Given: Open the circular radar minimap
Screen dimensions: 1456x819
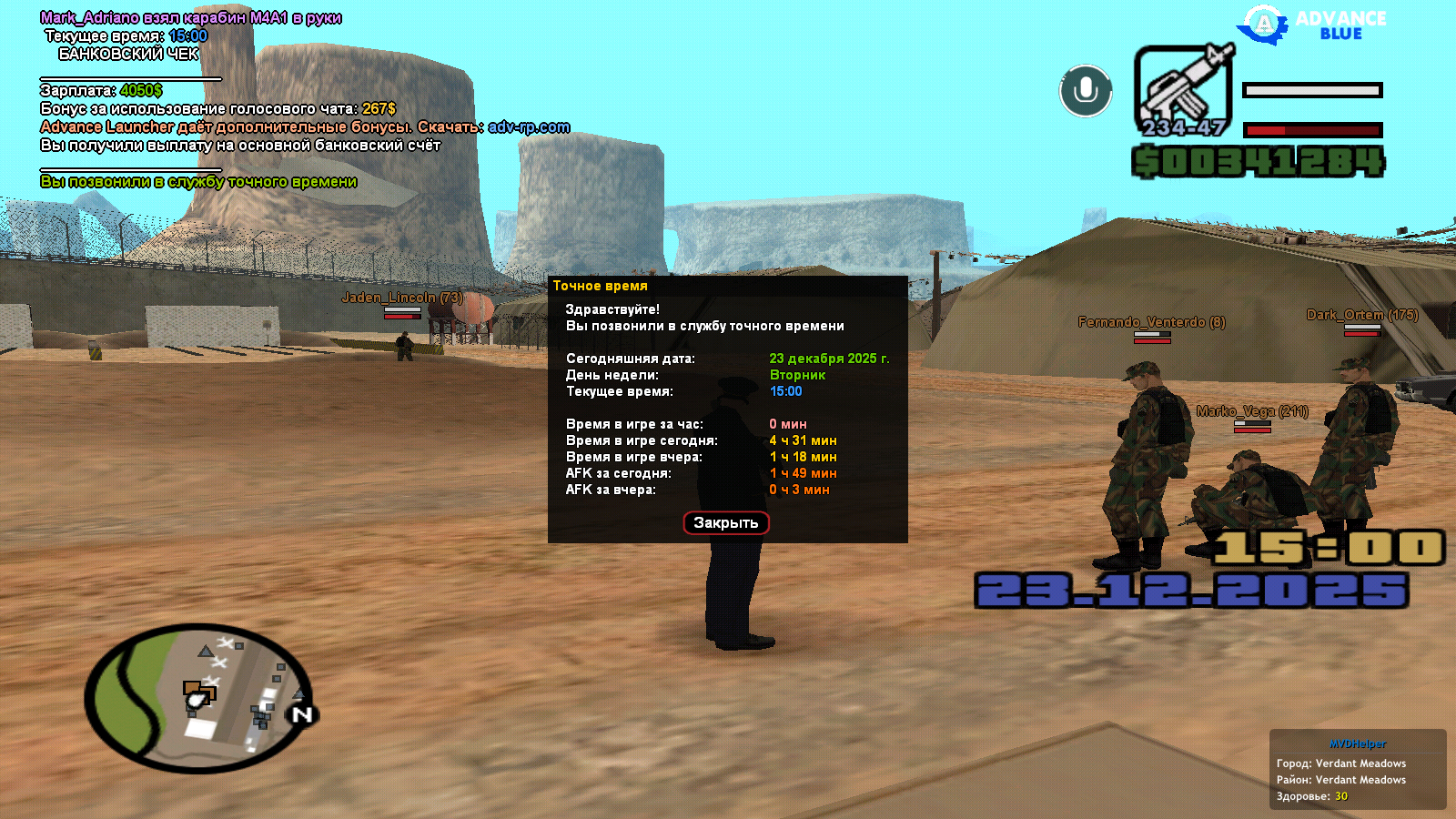Looking at the screenshot, I should (x=199, y=698).
